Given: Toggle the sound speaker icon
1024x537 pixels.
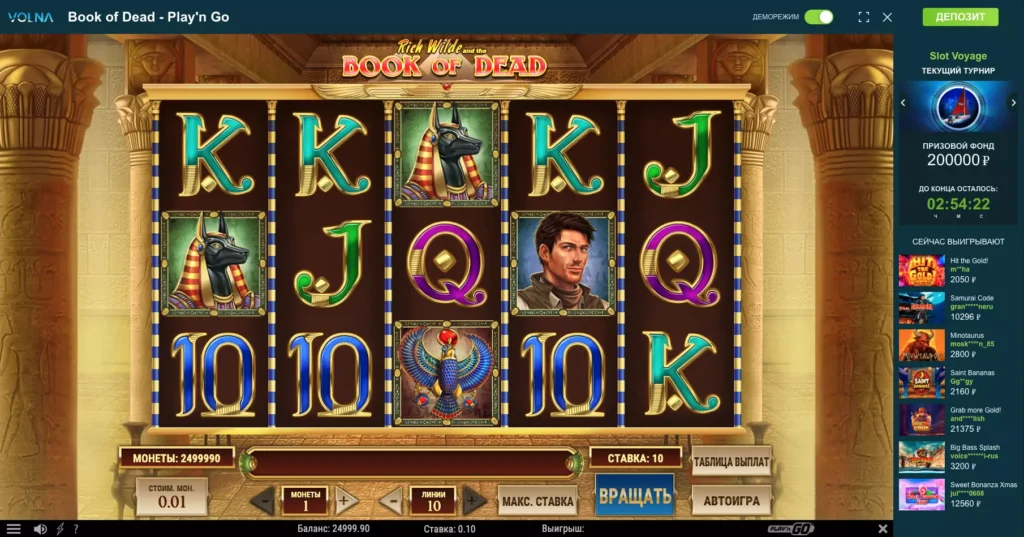Looking at the screenshot, I should pyautogui.click(x=40, y=529).
